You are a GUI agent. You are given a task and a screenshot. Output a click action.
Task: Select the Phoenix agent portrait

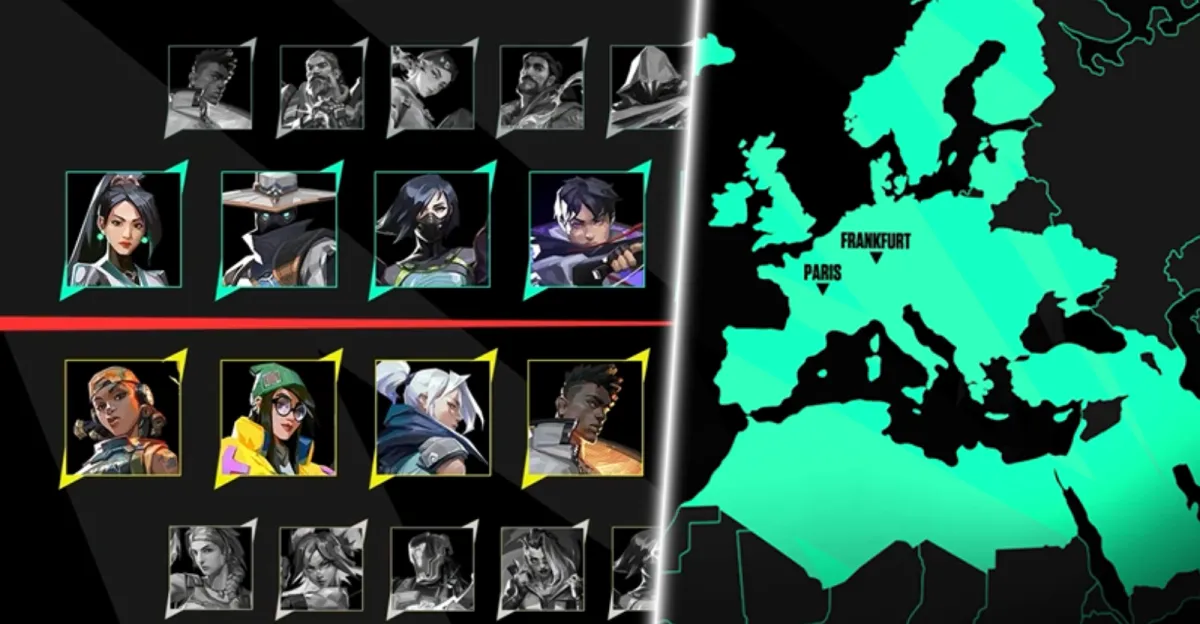pyautogui.click(x=587, y=416)
